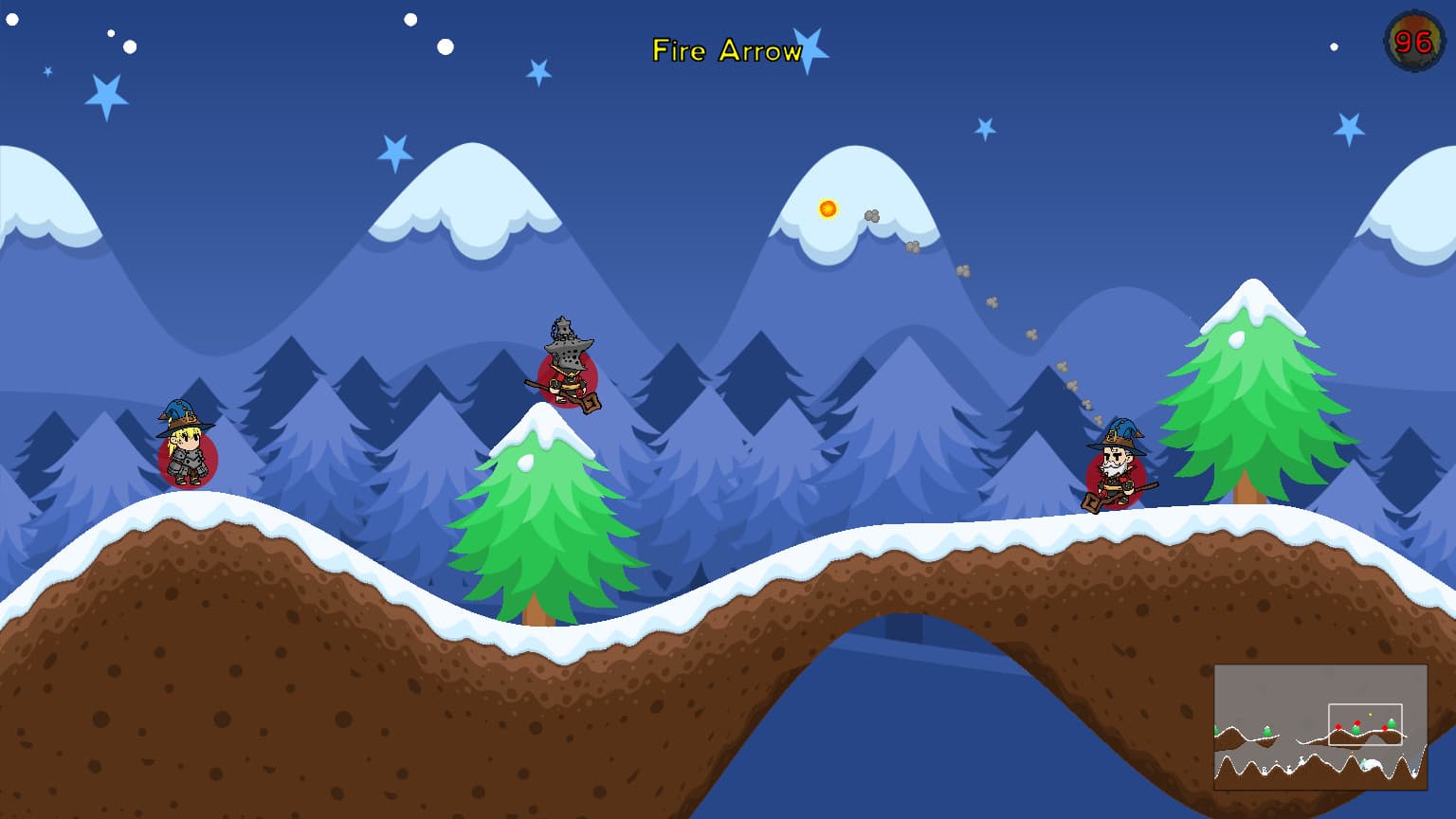Click the fiery projectile near the mountain peak
Viewport: 1456px width, 819px height.
click(827, 209)
